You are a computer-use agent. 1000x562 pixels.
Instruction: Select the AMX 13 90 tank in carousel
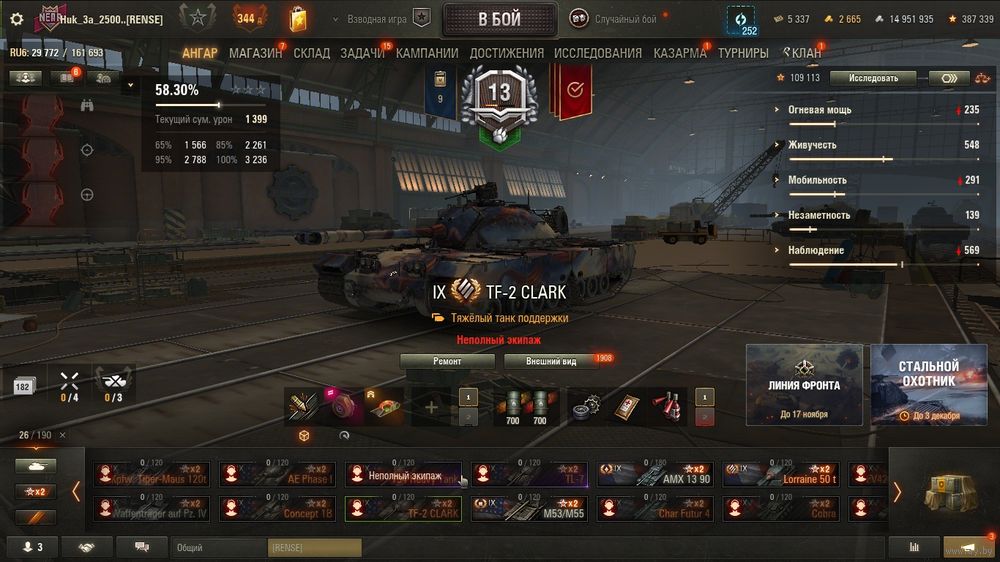(x=655, y=474)
